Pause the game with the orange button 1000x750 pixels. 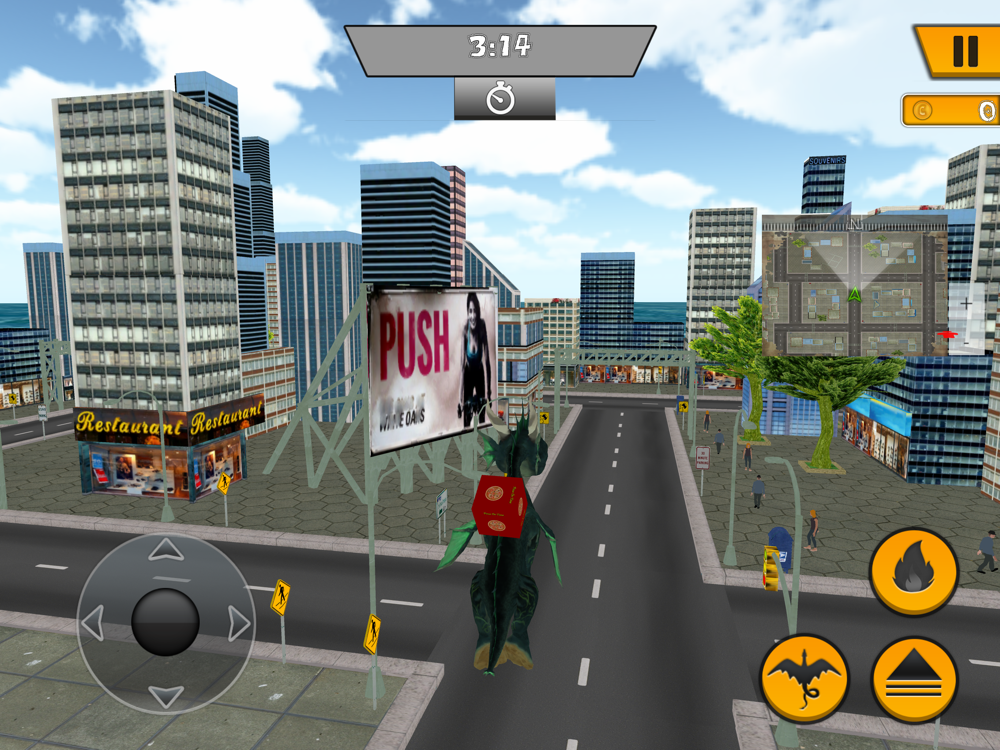[964, 50]
